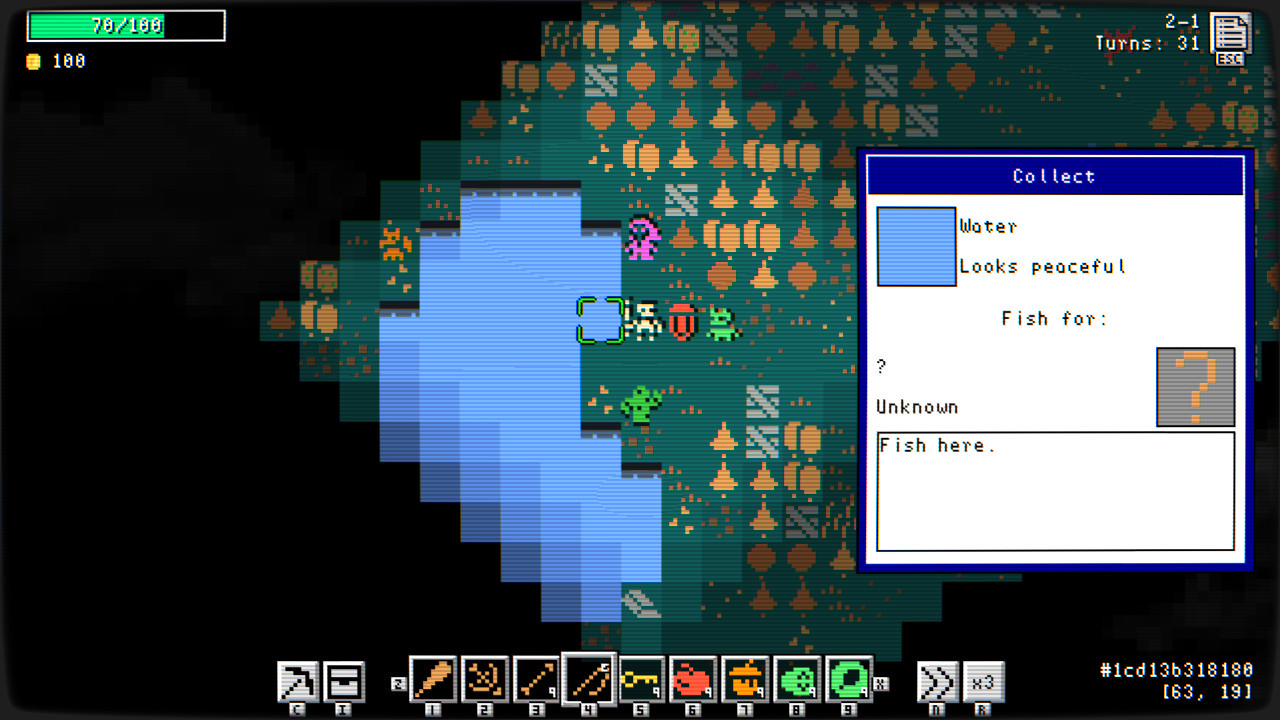Viewport: 1280px width, 720px height.
Task: Click the gold coin counter showing 100
Action: (50, 61)
